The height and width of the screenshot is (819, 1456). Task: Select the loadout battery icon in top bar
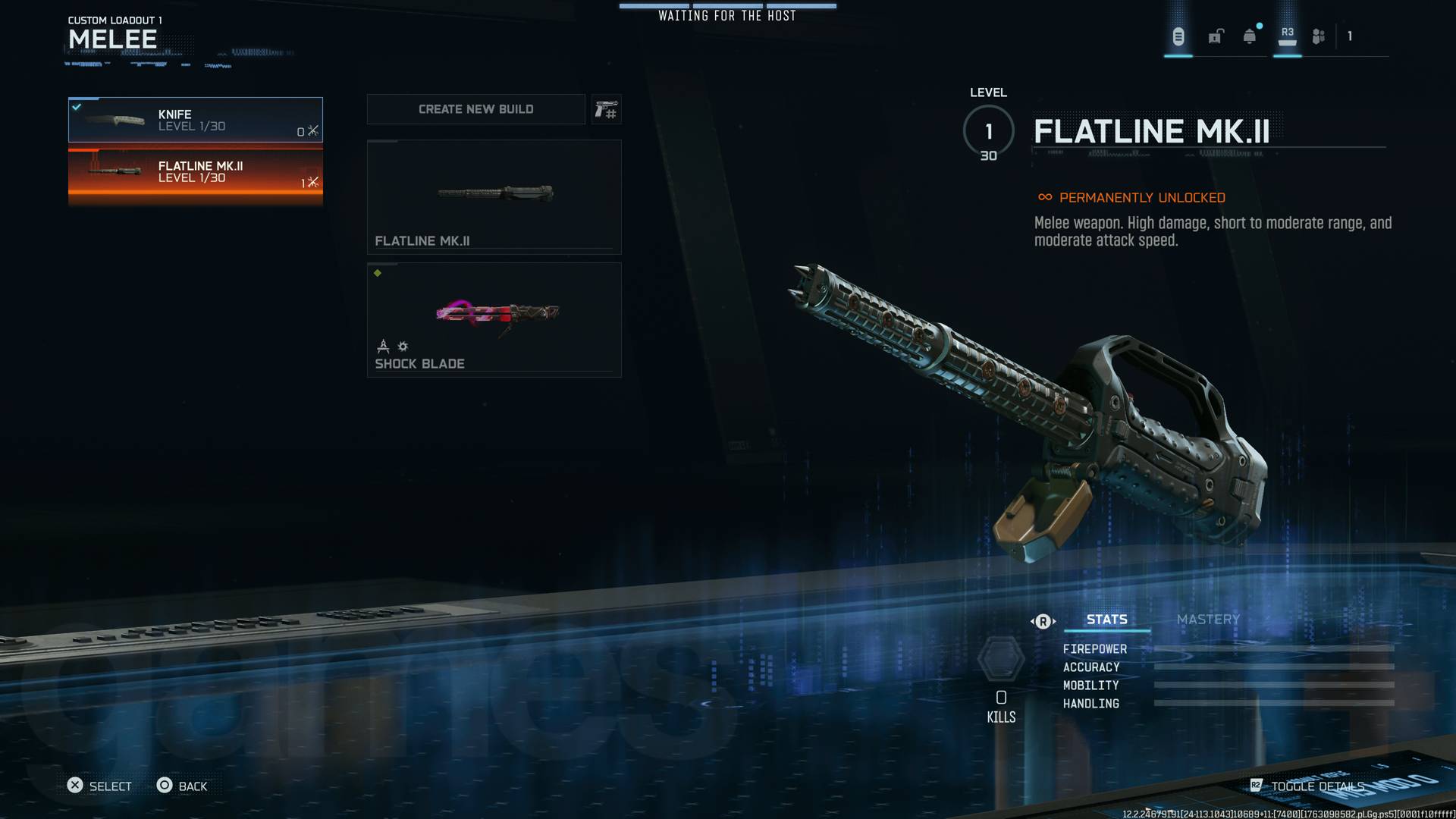[x=1178, y=35]
